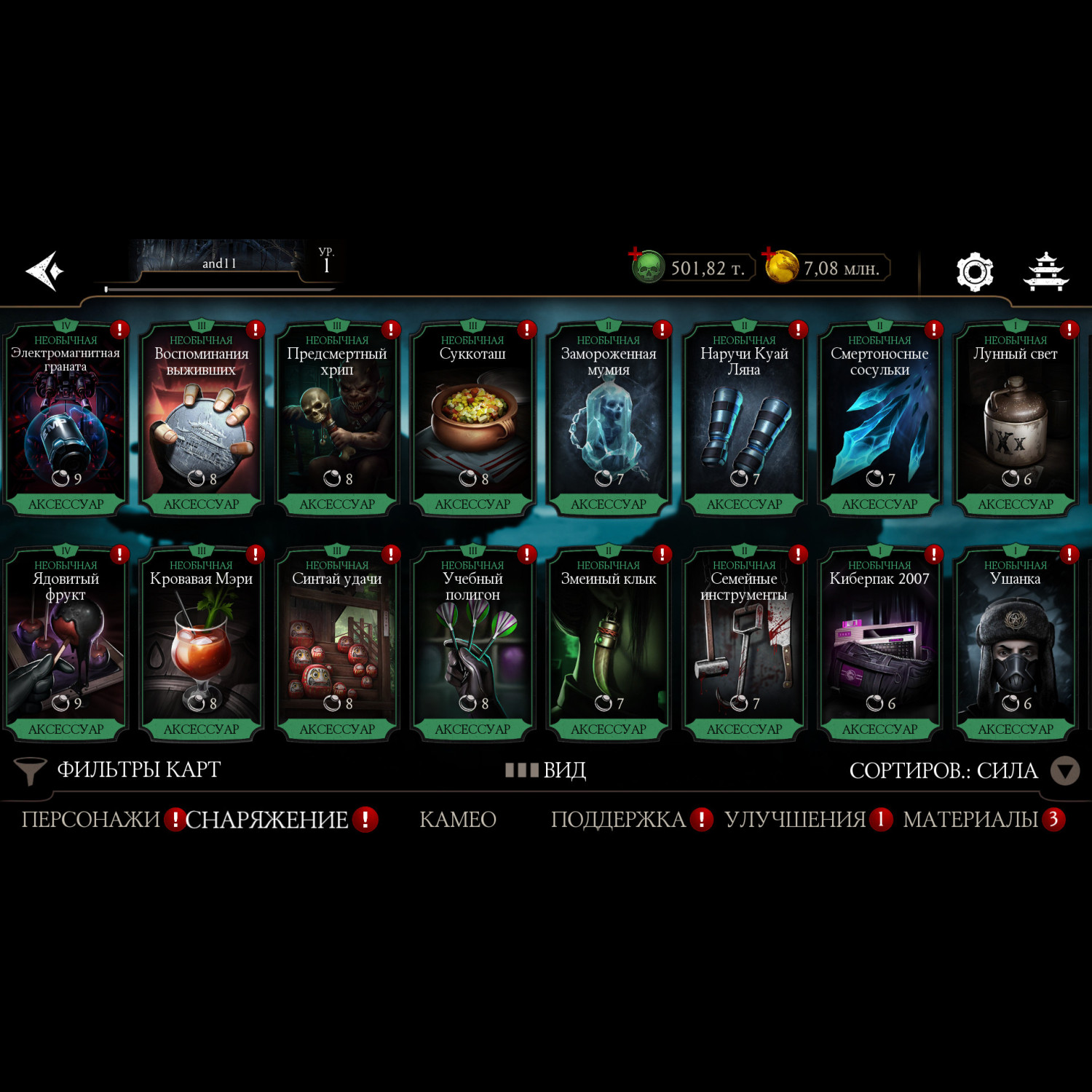Open the Киберпак 2007 card
1092x1092 pixels.
(x=879, y=644)
